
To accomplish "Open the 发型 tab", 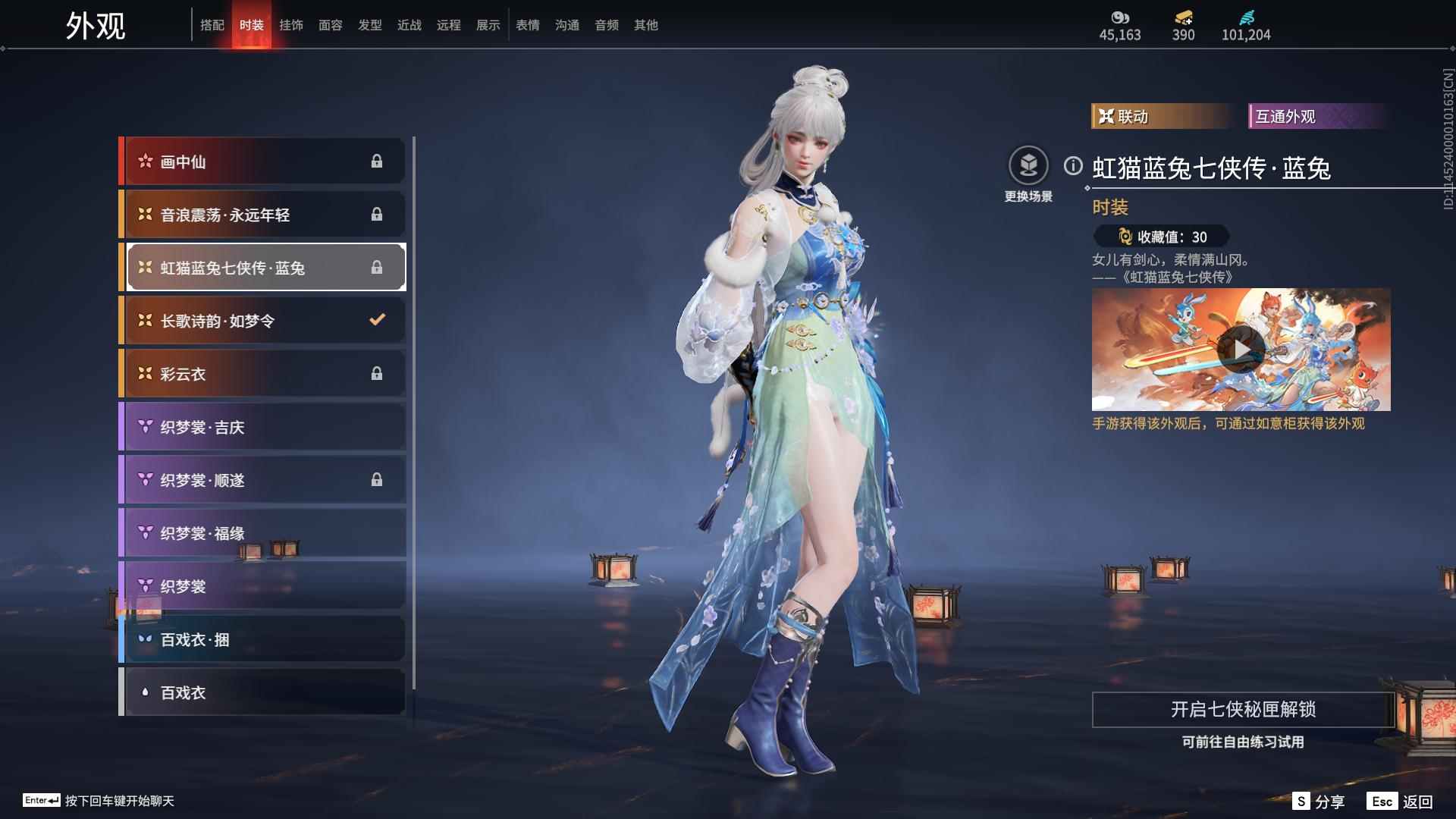I will click(x=370, y=25).
